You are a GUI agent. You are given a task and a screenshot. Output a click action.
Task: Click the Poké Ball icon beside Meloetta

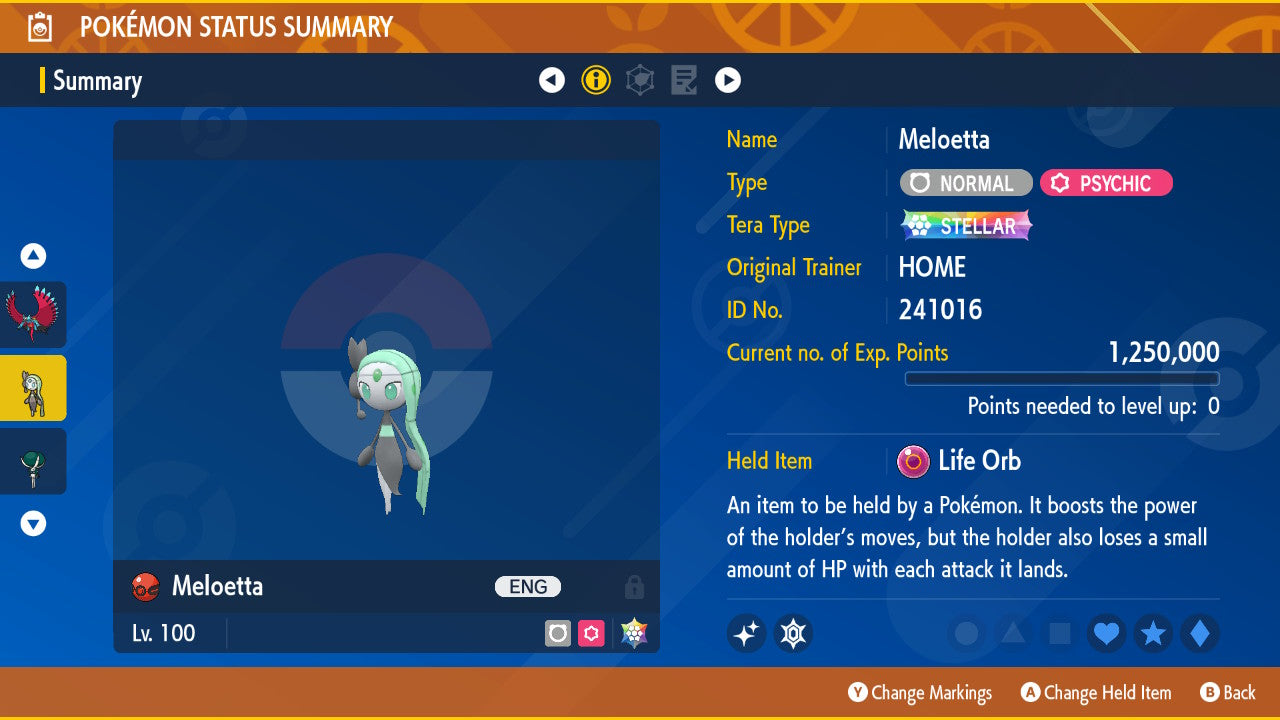(x=145, y=587)
